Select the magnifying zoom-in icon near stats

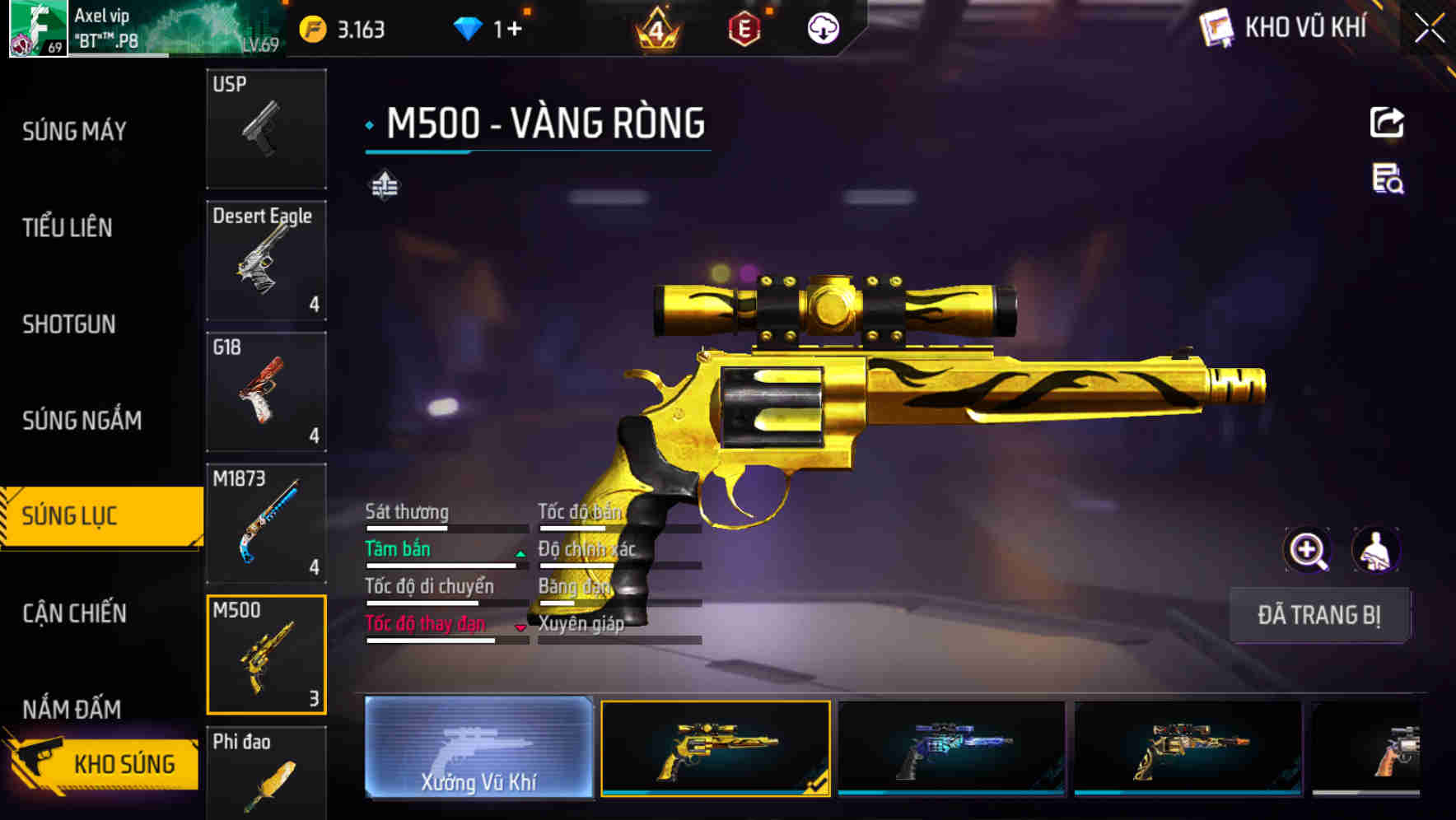tap(1308, 550)
